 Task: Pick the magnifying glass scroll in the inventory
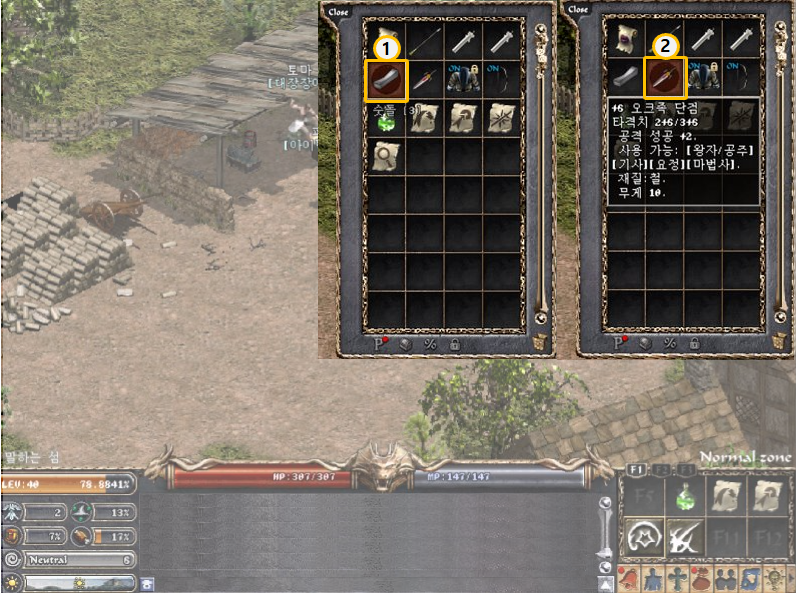(x=387, y=155)
